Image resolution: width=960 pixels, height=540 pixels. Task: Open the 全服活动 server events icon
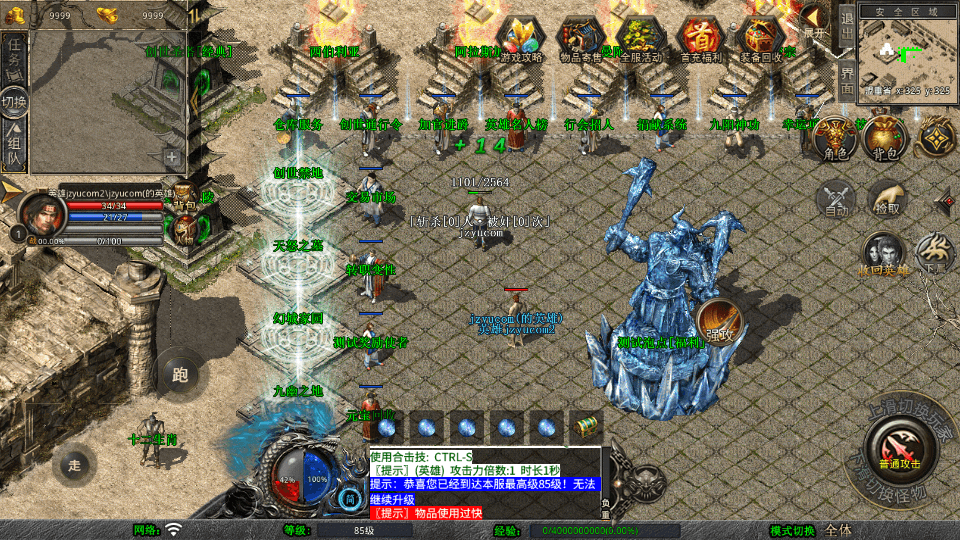tap(640, 40)
